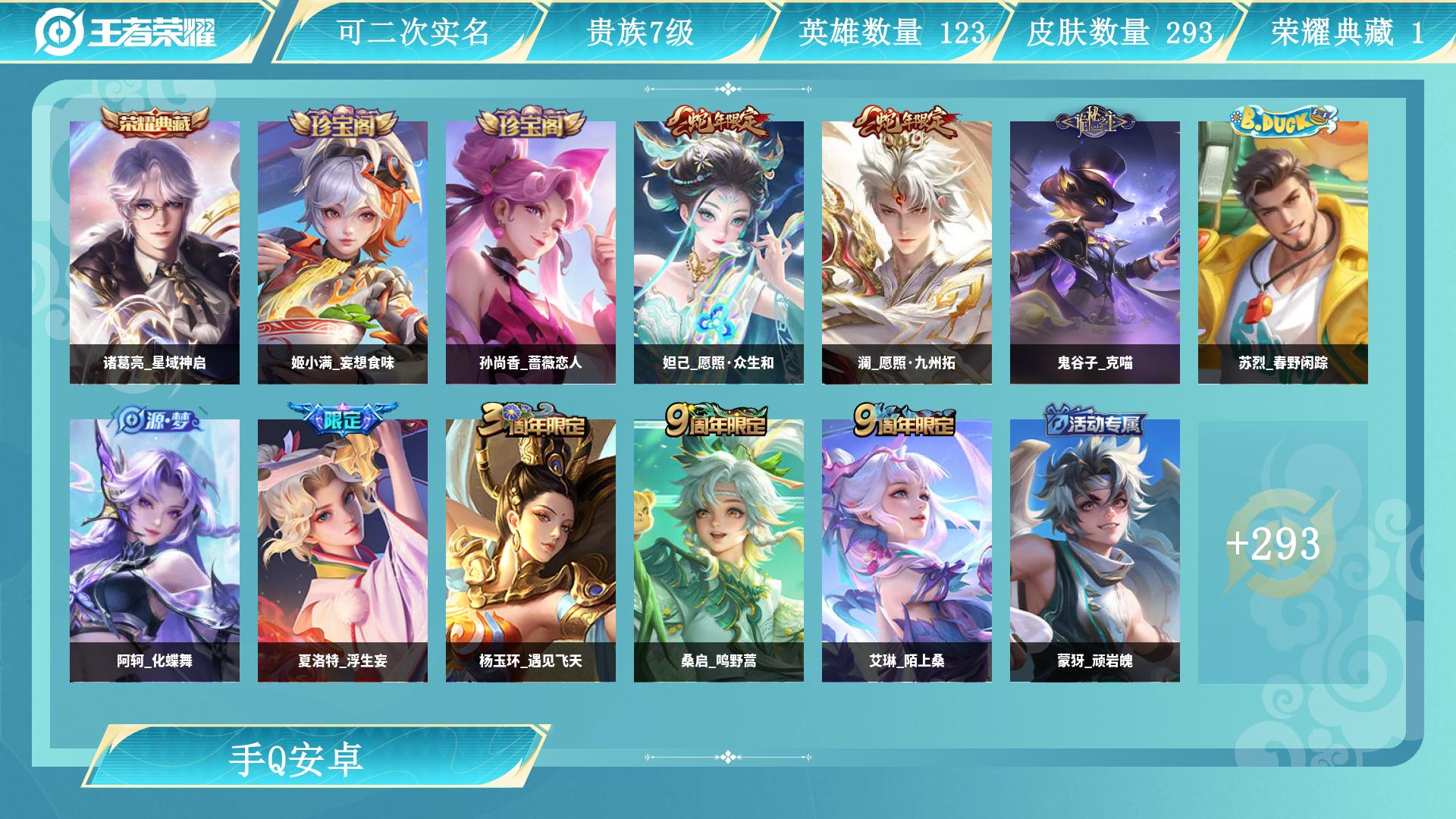Show the +293 more skins tile
This screenshot has height=819, width=1456.
(x=1274, y=544)
